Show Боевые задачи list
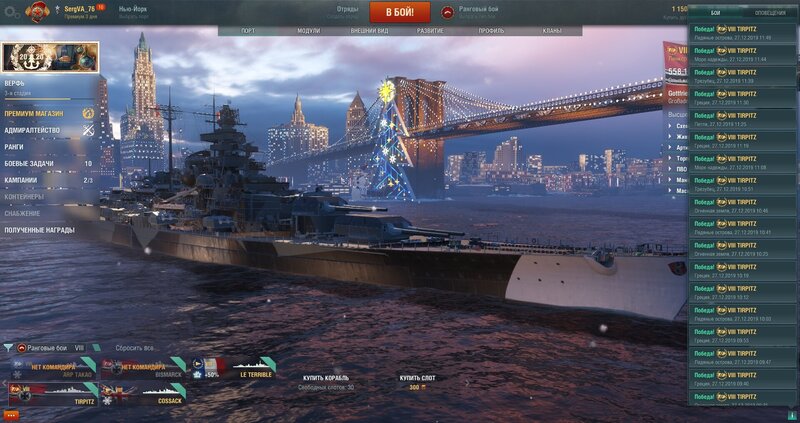The image size is (800, 423). [28, 163]
